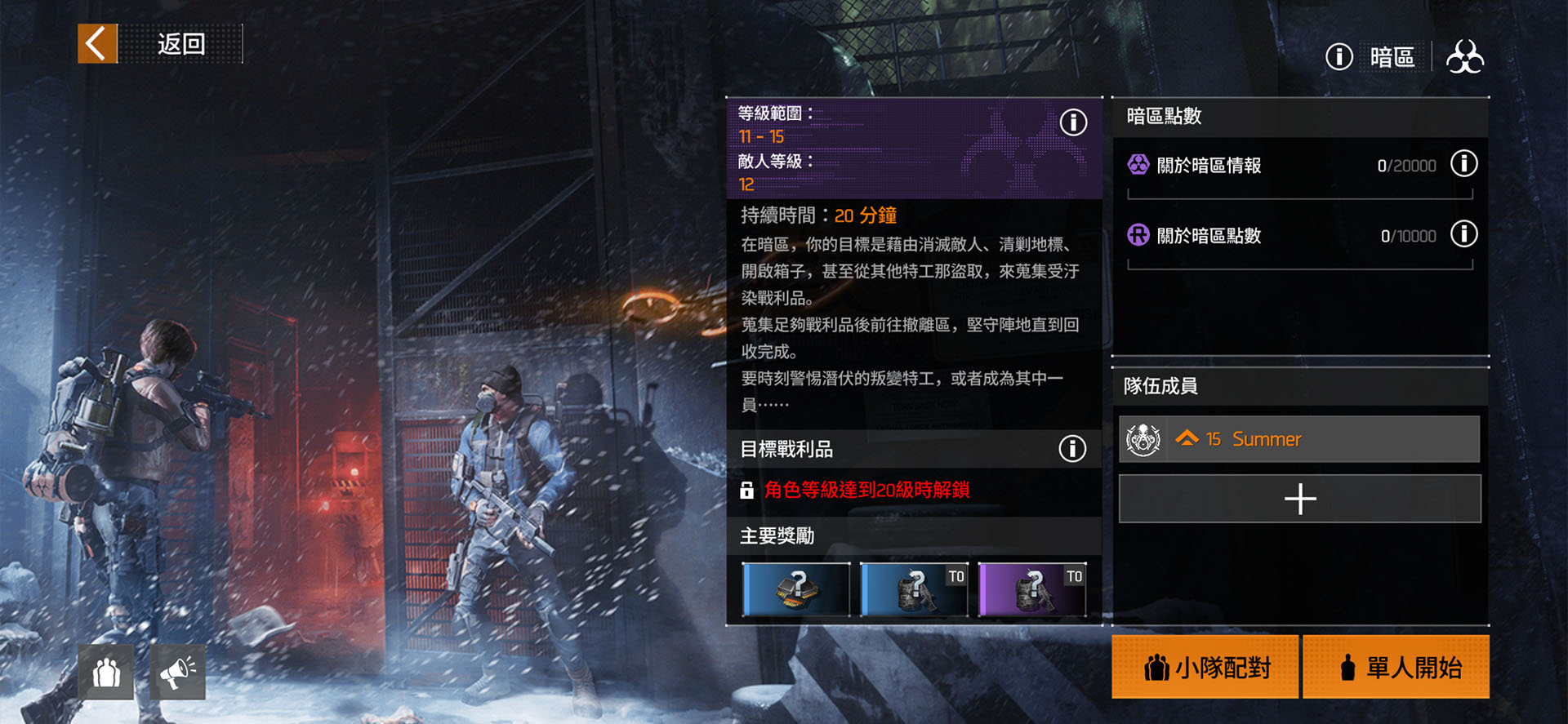Show info for 目標戰利品
This screenshot has height=724, width=1568.
[1072, 448]
